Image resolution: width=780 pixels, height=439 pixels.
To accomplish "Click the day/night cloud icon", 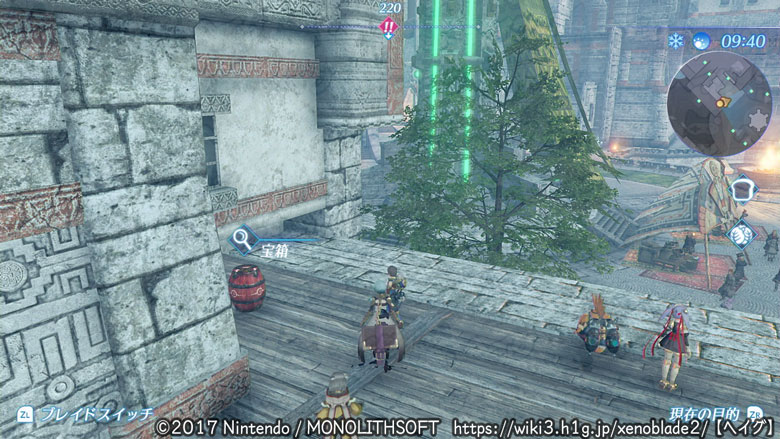I will (x=701, y=41).
